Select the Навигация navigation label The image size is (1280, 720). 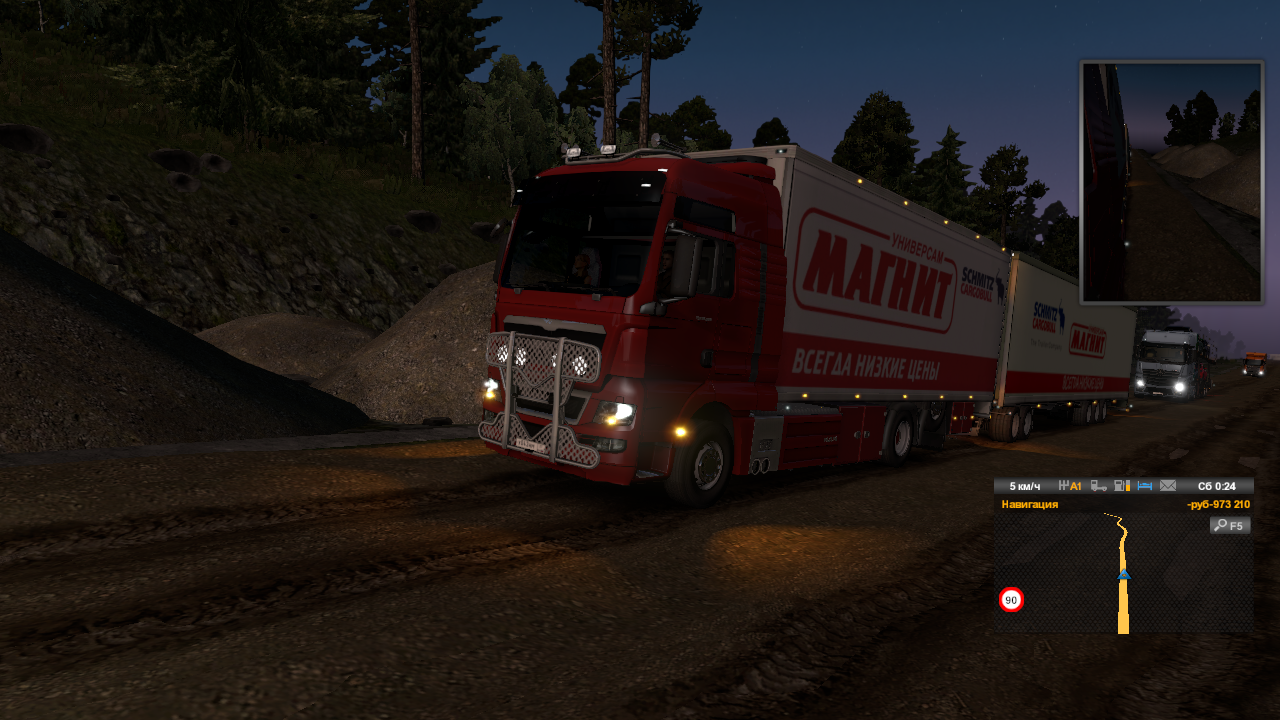[1030, 505]
